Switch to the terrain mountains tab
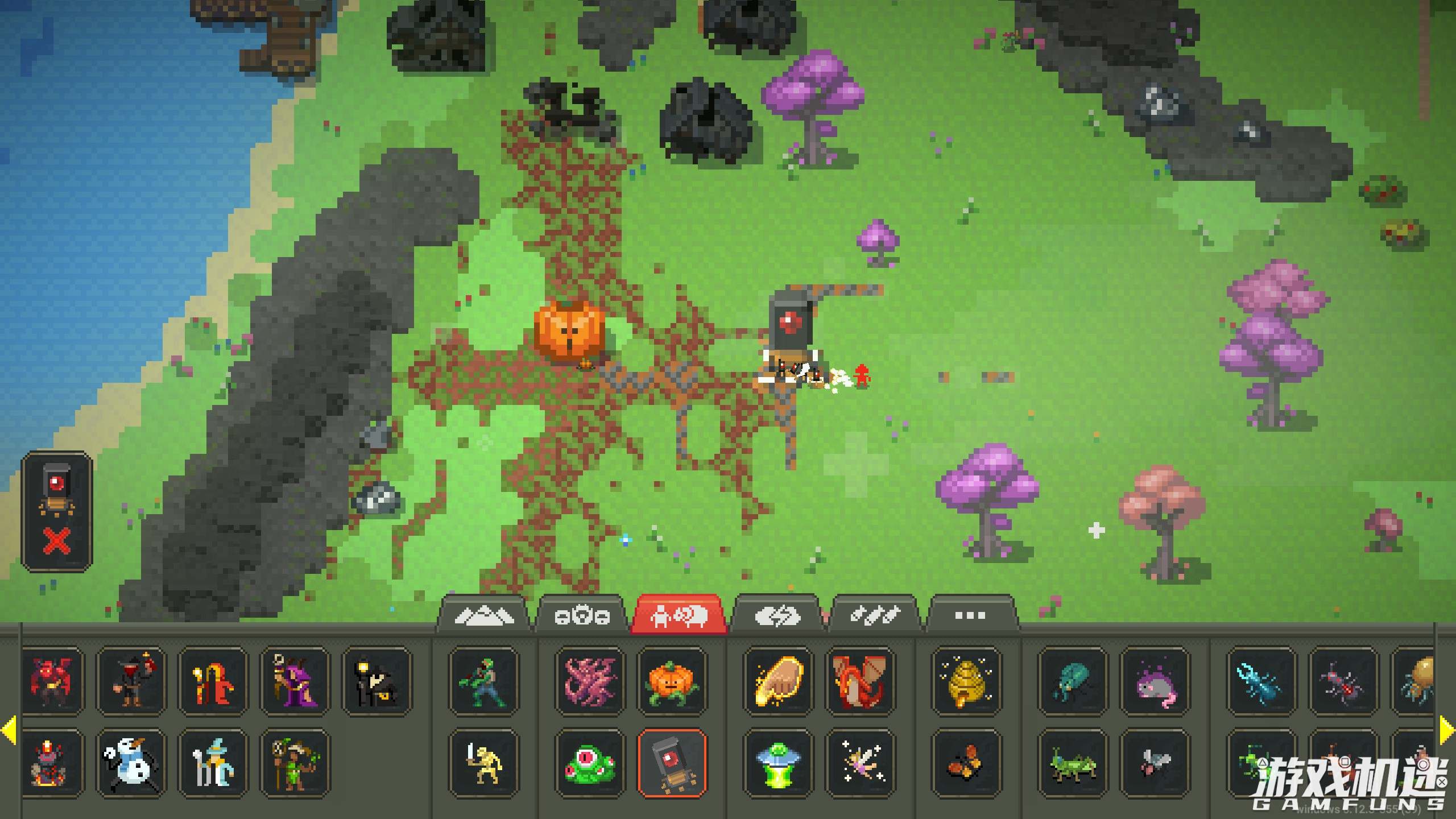The width and height of the screenshot is (1456, 819). [x=485, y=615]
